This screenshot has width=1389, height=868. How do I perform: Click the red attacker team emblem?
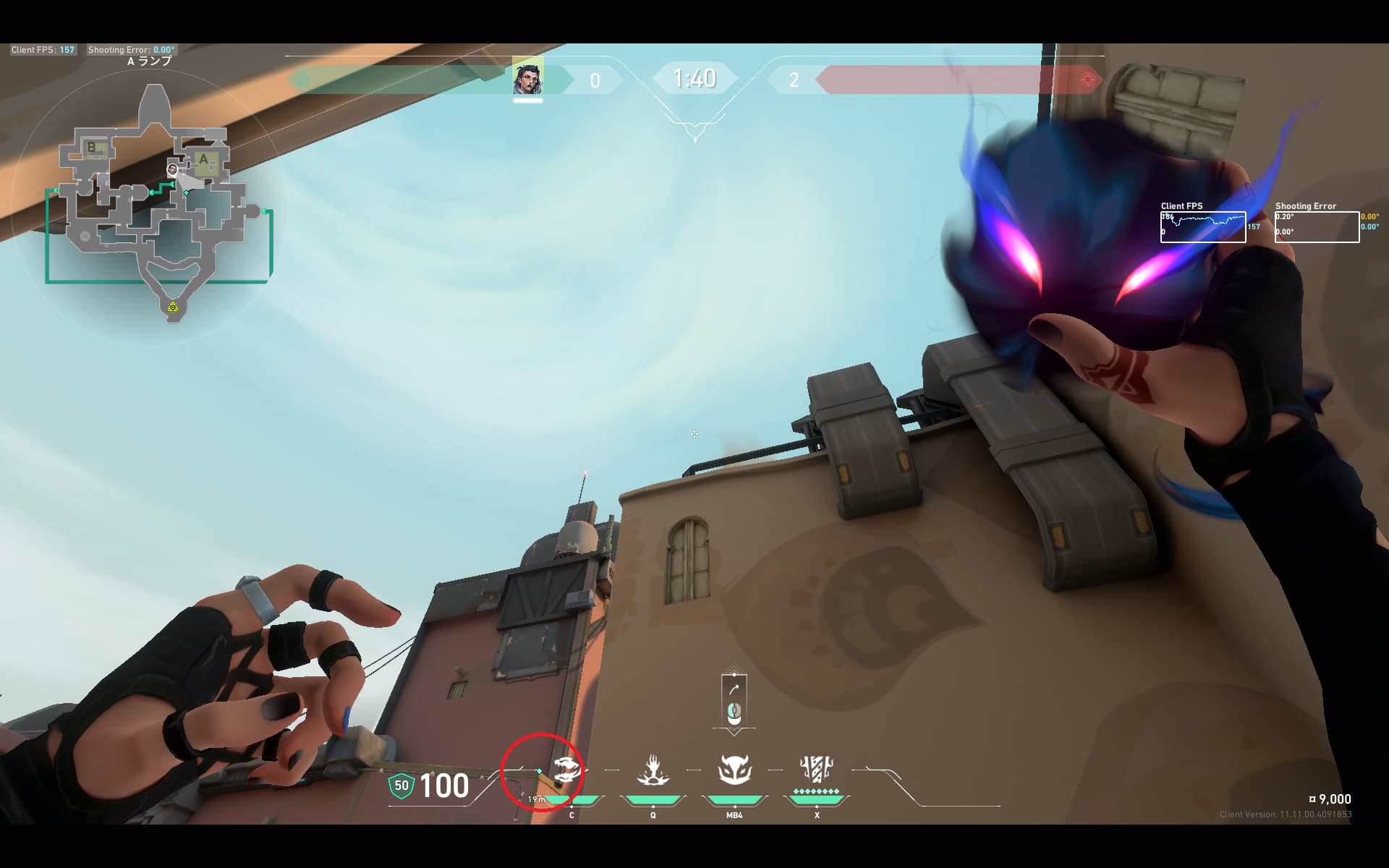click(x=1087, y=80)
